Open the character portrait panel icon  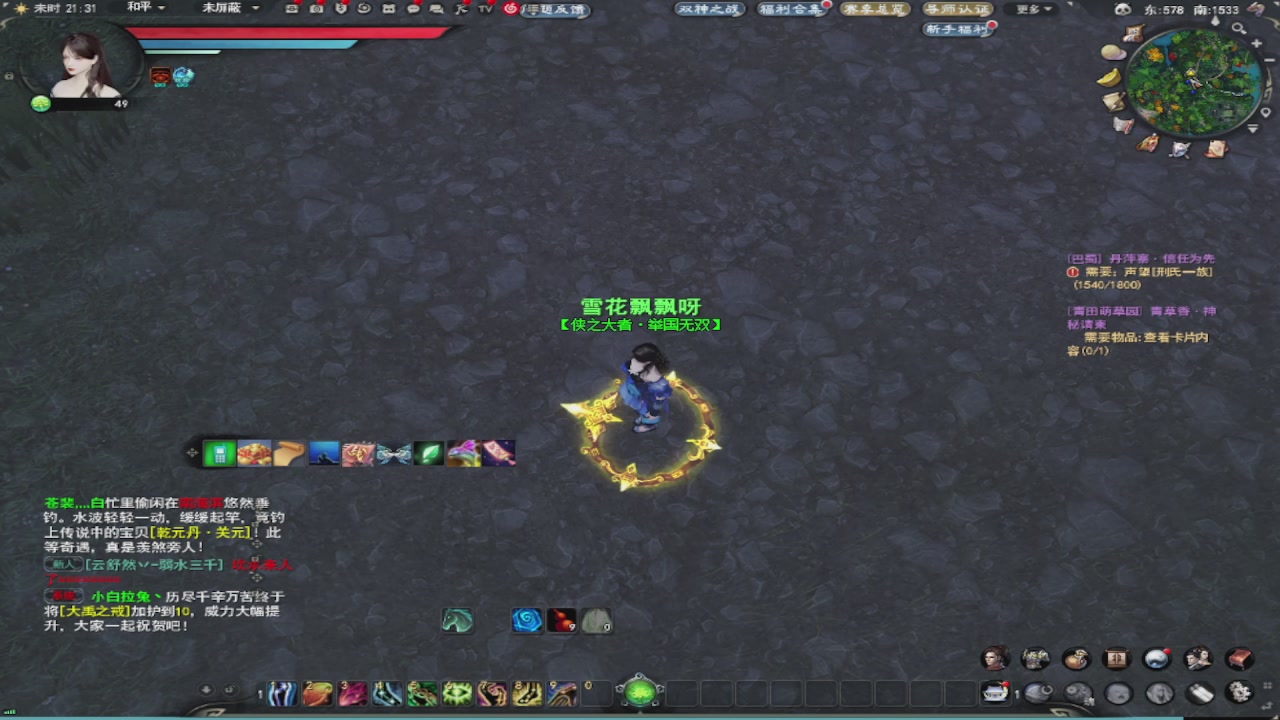(995, 659)
